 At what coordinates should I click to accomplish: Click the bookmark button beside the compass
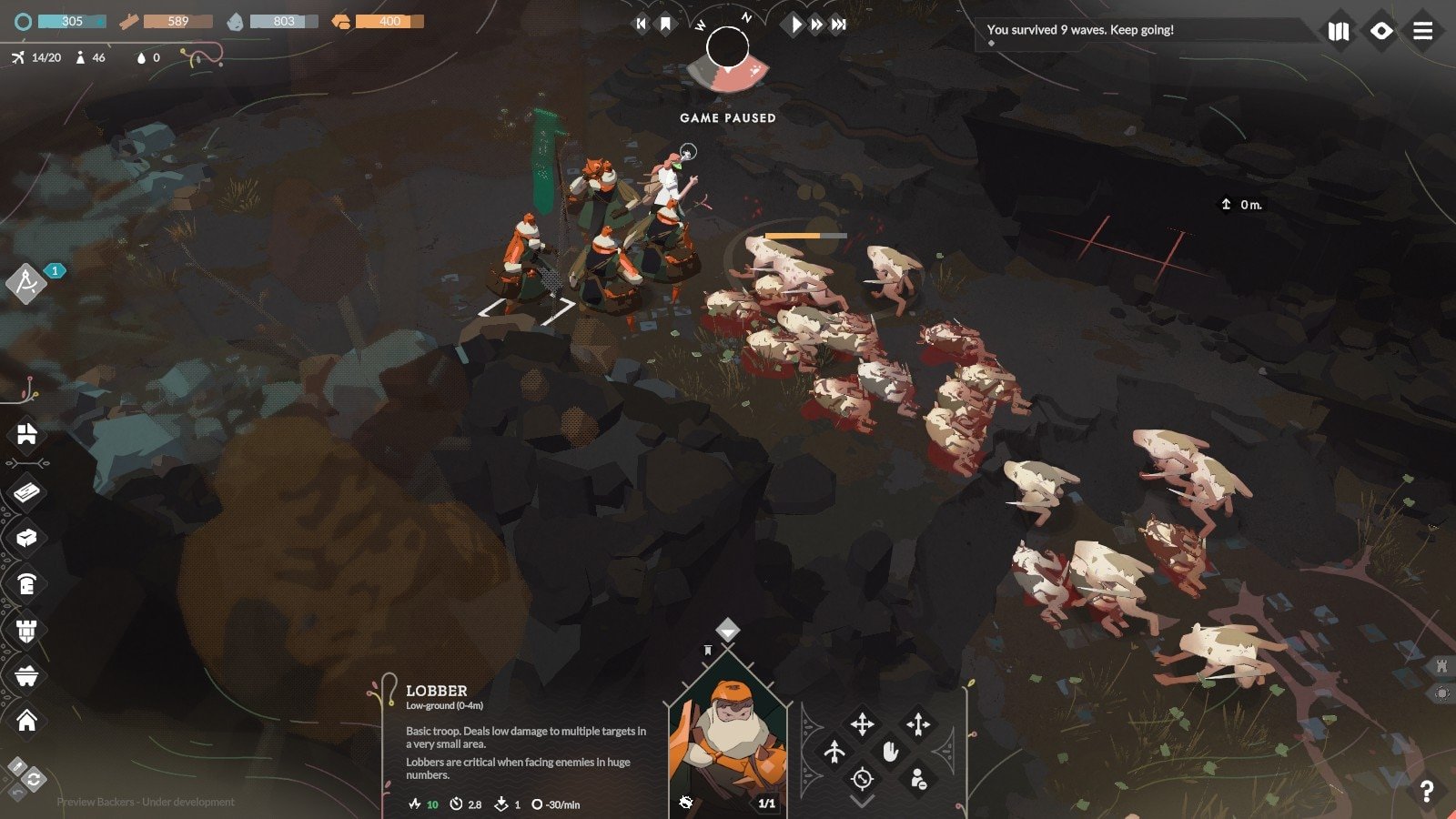pyautogui.click(x=665, y=25)
